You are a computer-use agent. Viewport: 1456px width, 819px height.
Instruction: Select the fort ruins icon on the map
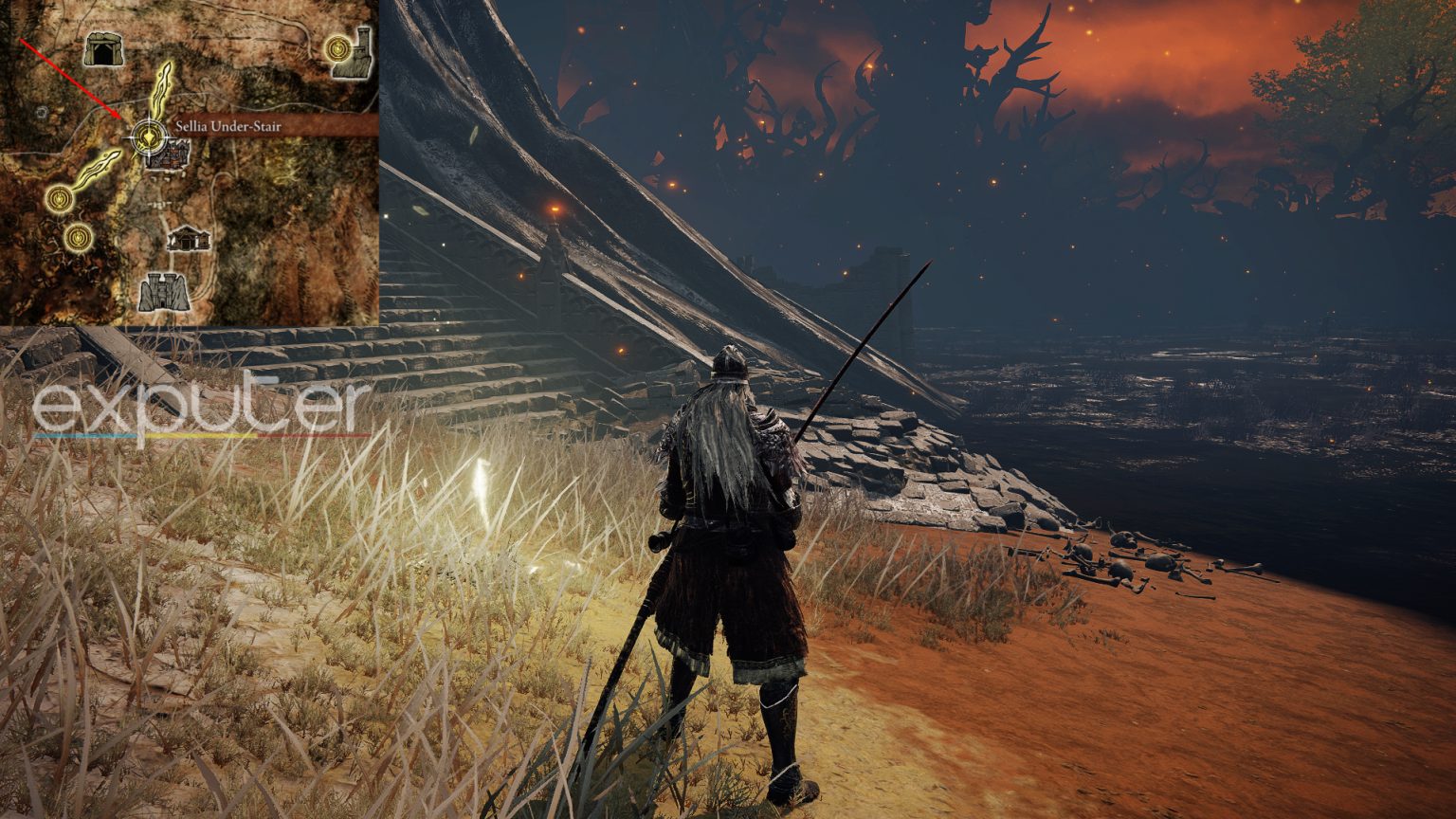click(162, 290)
